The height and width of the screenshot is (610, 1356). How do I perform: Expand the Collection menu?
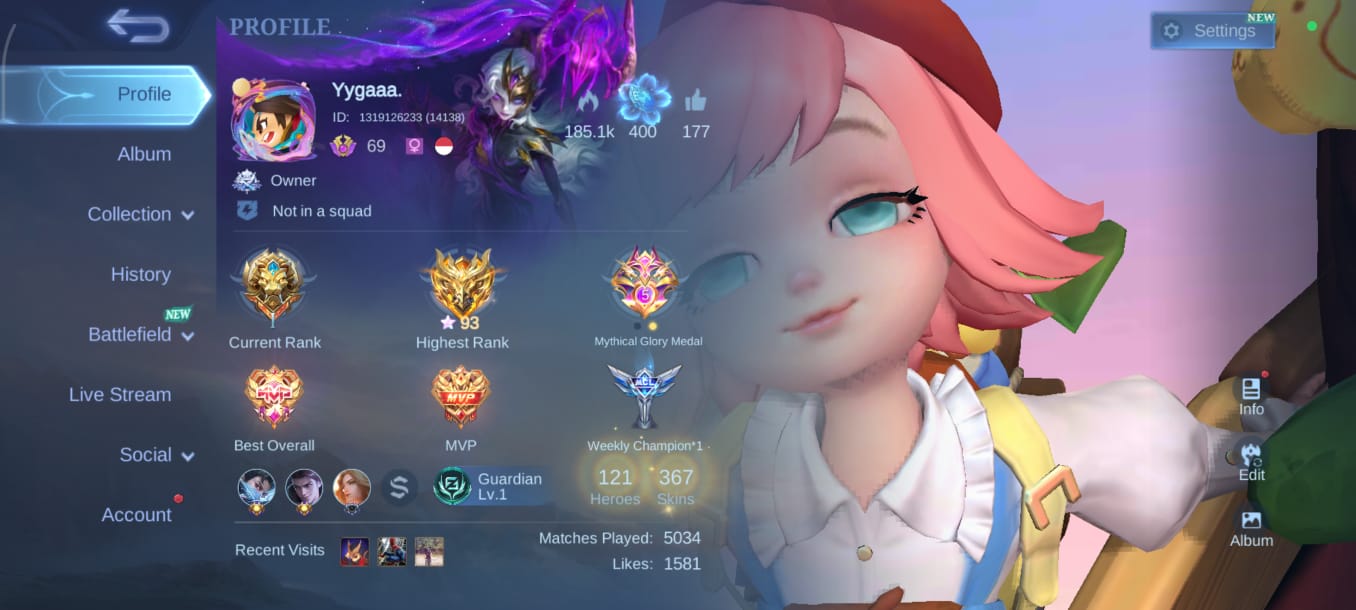coord(140,214)
